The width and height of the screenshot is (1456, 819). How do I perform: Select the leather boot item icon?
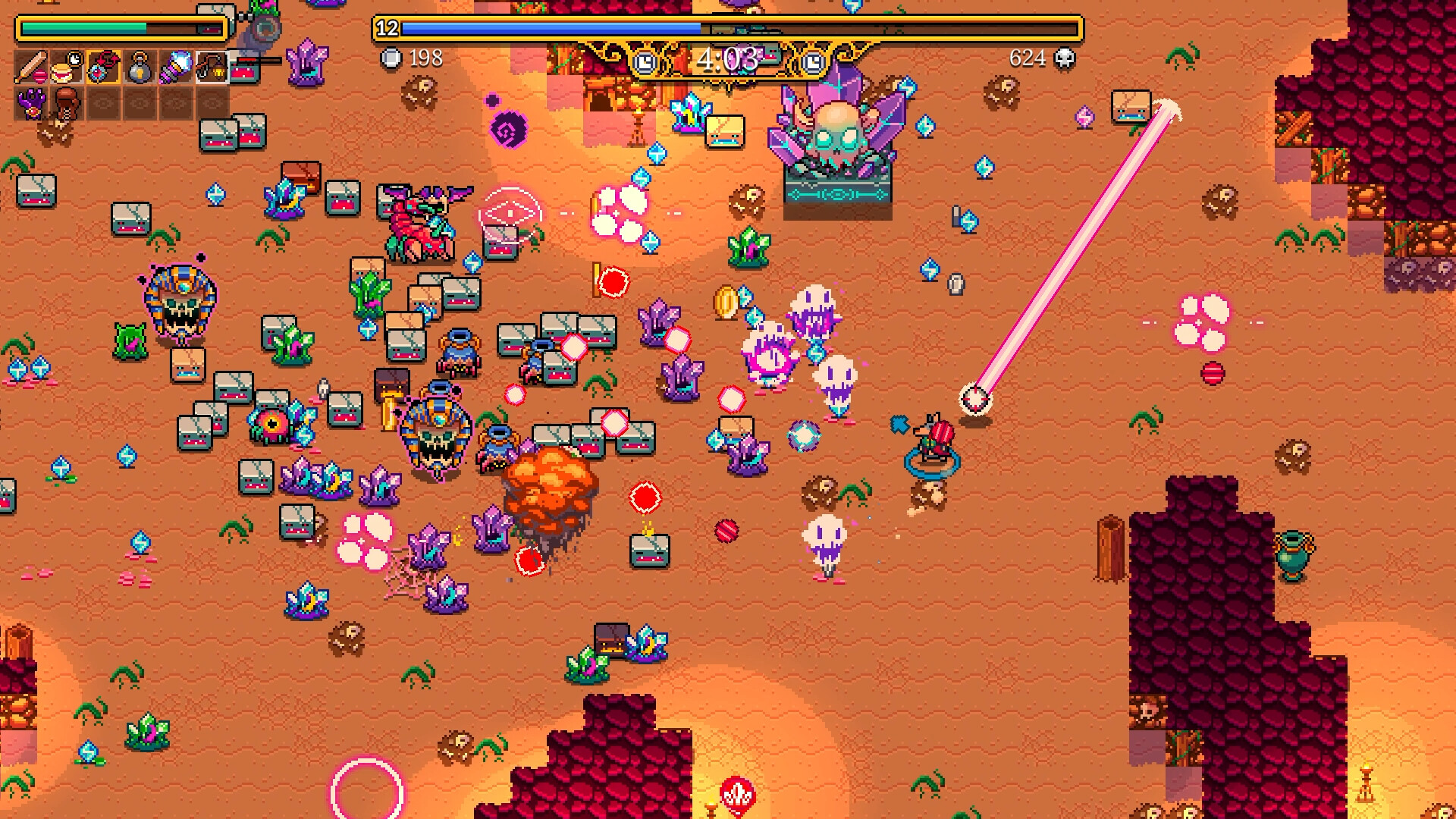coord(65,103)
